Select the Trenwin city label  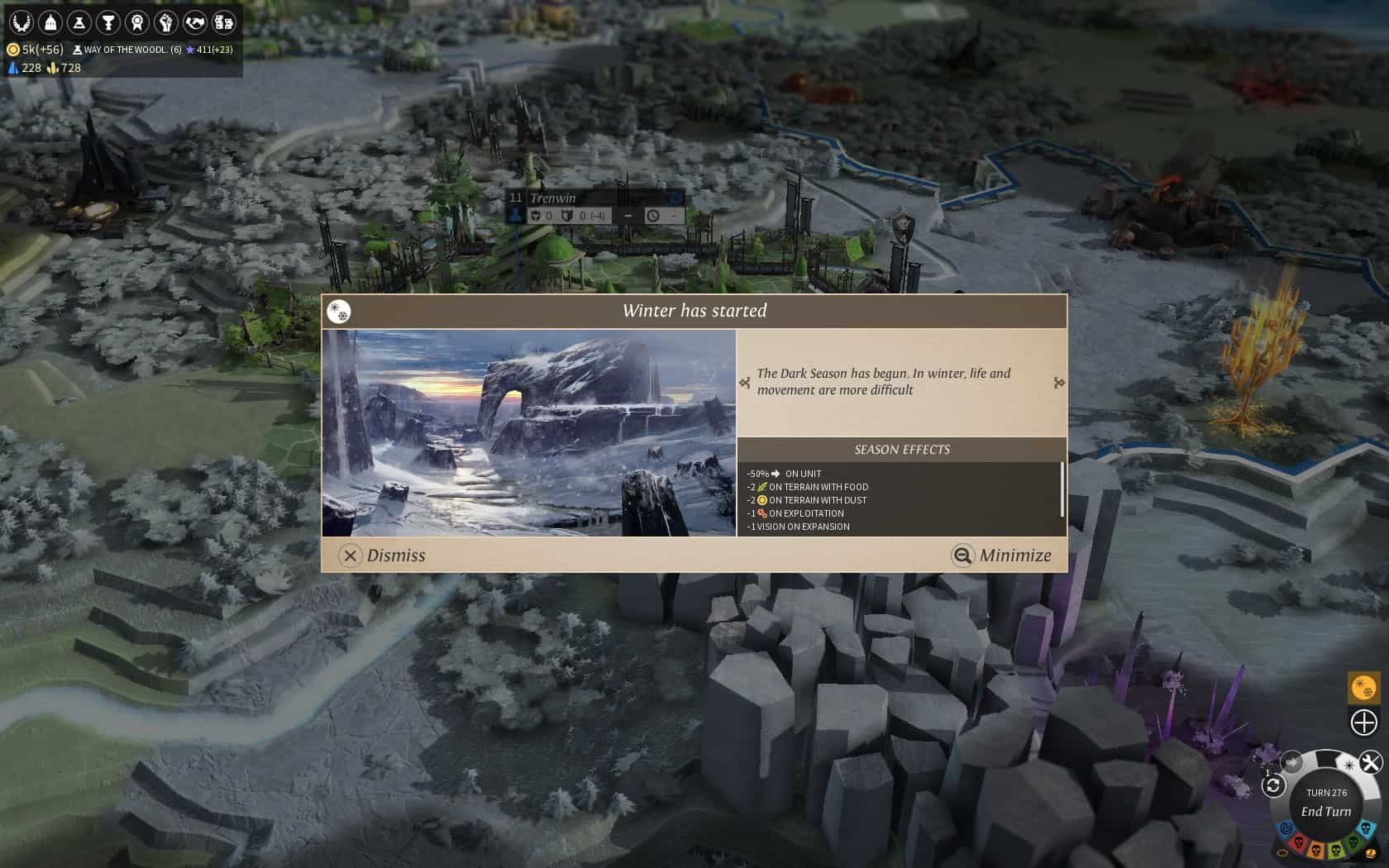[554, 198]
